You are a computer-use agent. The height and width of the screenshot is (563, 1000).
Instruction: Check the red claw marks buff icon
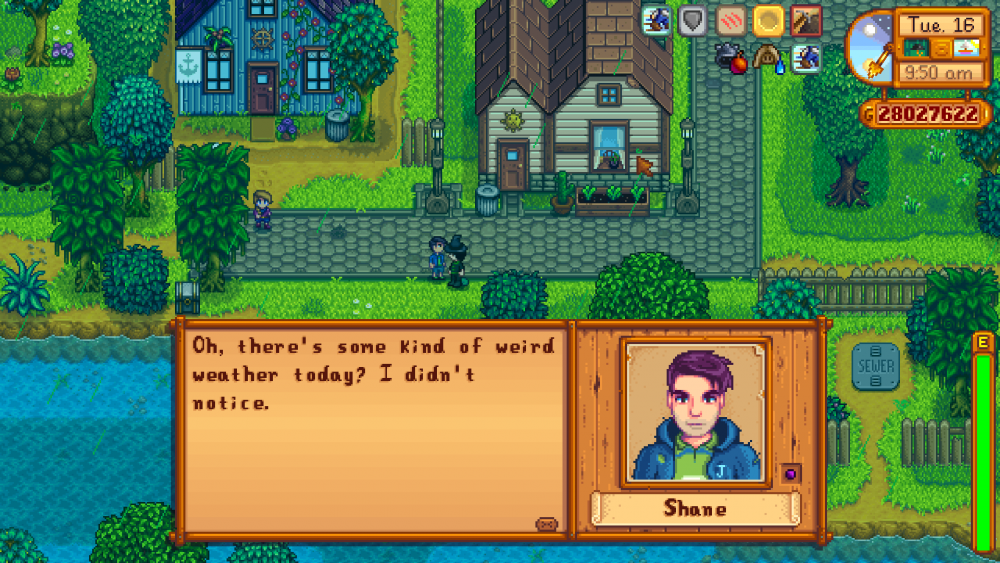tap(731, 20)
